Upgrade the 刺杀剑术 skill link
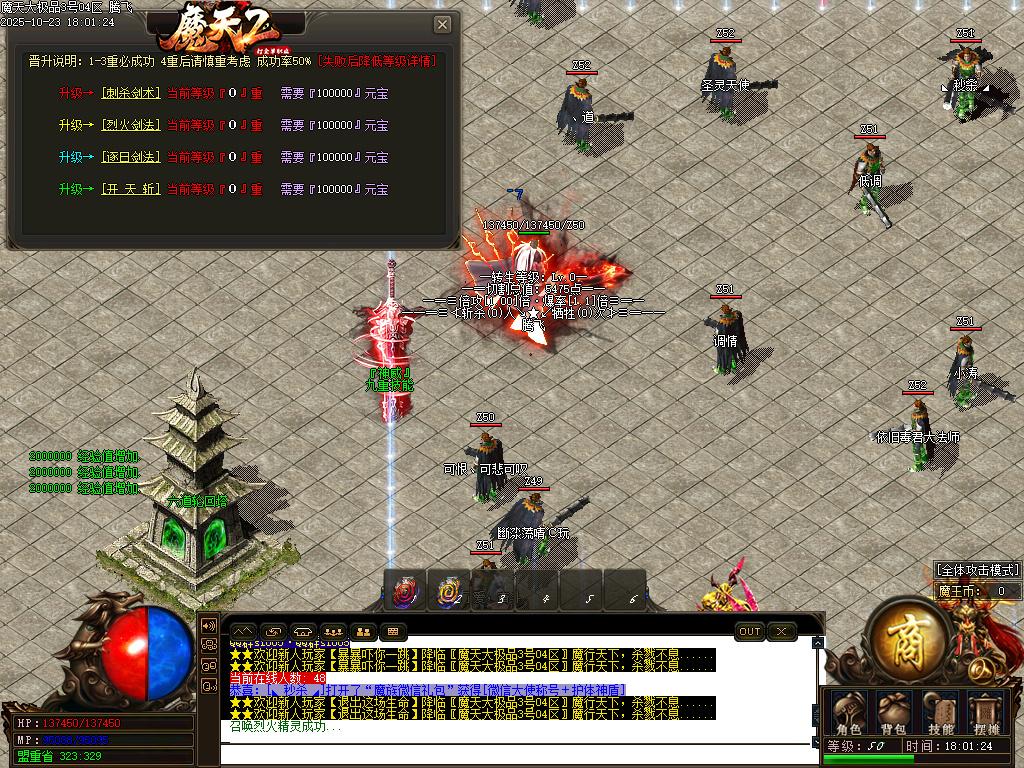1024x768 pixels. click(x=130, y=93)
